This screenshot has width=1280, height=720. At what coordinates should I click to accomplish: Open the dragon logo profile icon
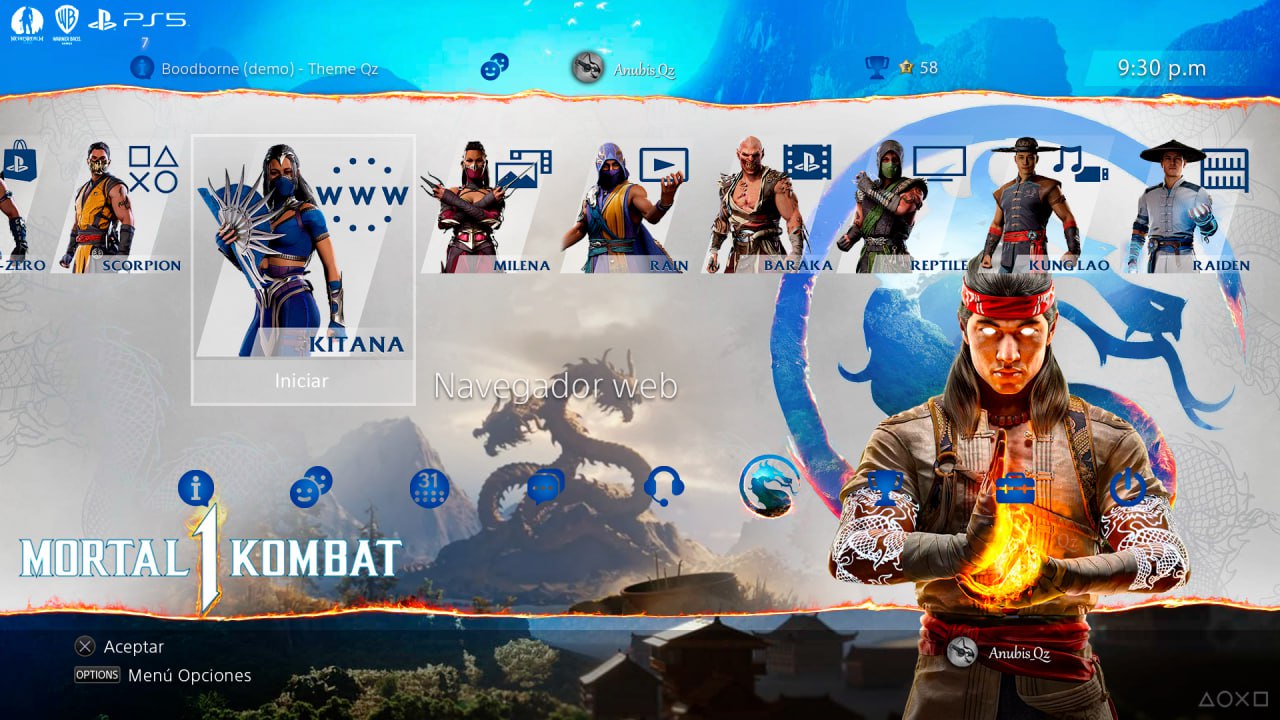point(769,486)
